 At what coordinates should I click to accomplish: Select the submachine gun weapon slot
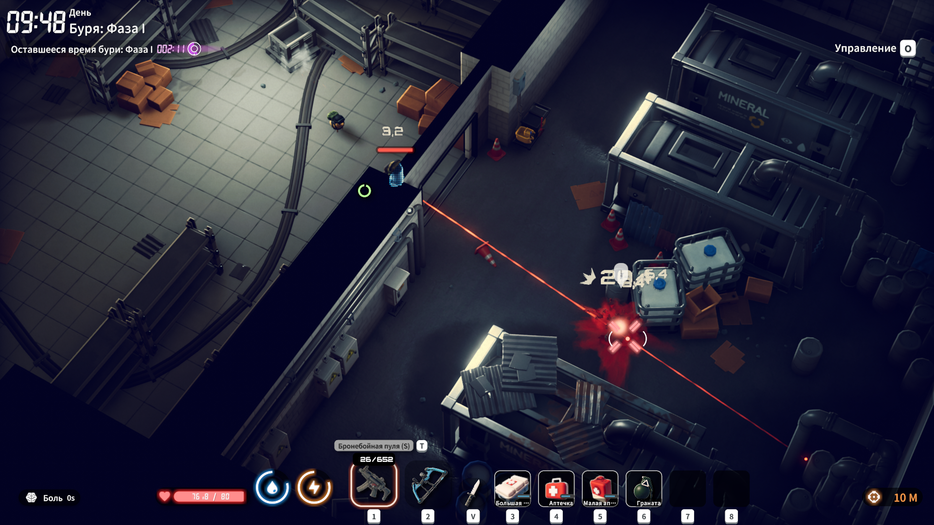click(374, 485)
